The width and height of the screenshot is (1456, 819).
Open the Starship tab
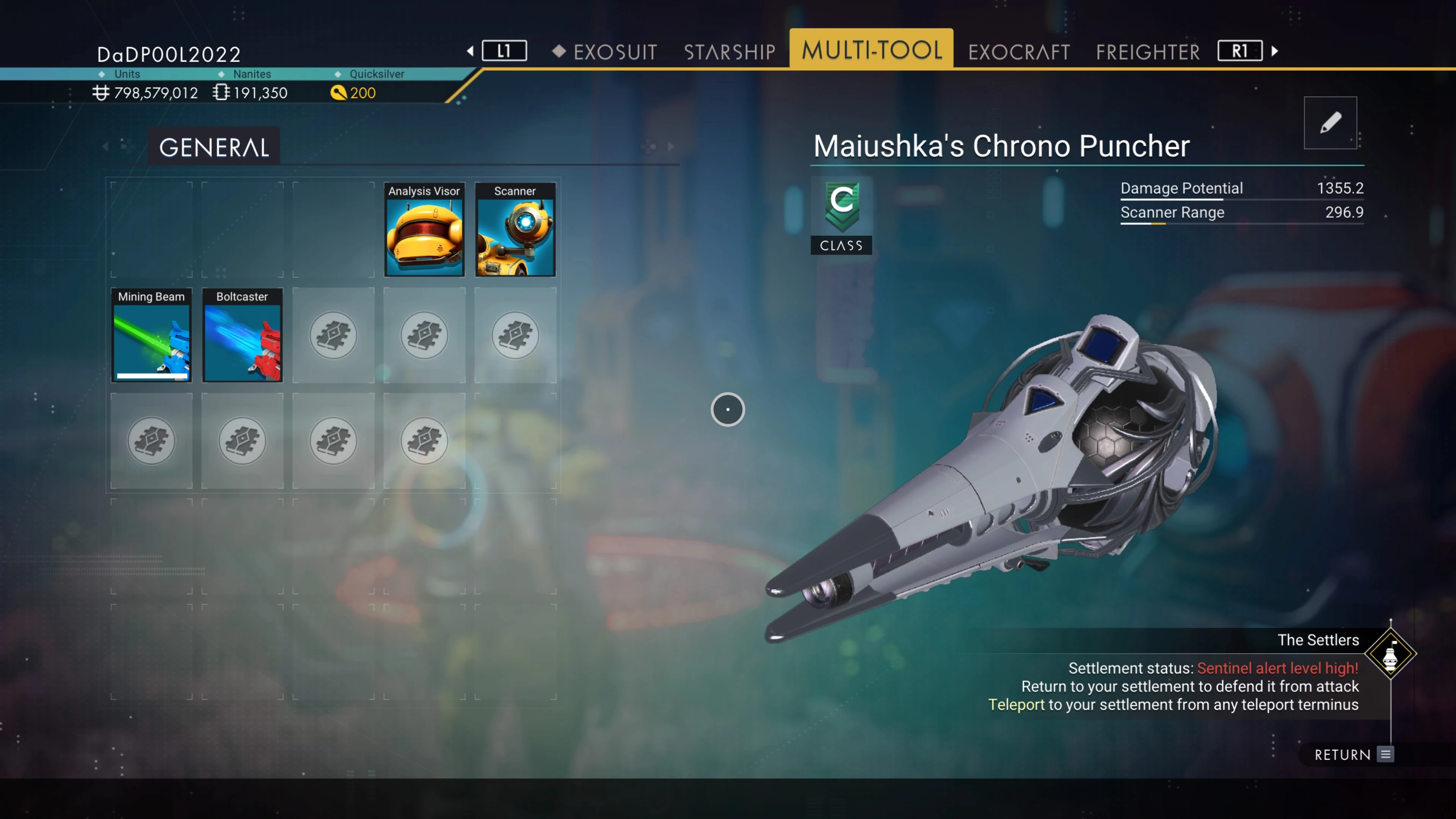(x=729, y=52)
